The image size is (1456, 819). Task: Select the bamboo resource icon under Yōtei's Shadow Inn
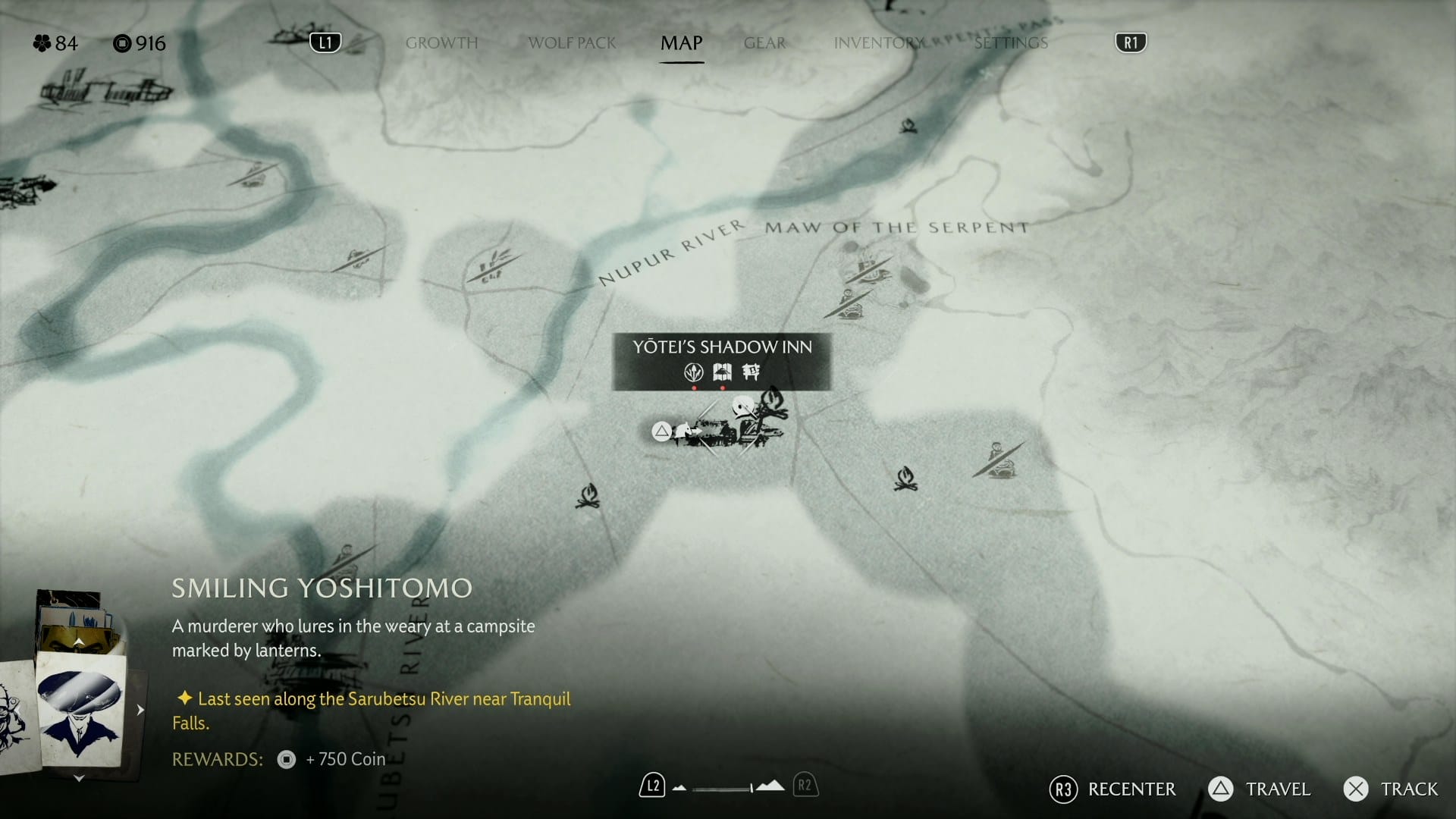(692, 373)
